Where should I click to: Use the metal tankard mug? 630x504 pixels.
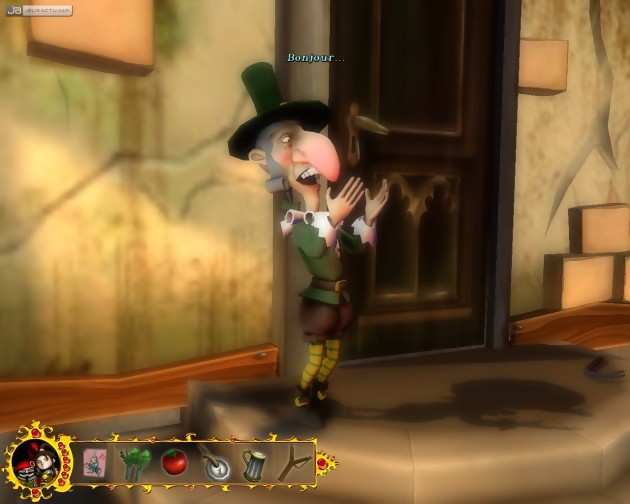click(x=252, y=464)
